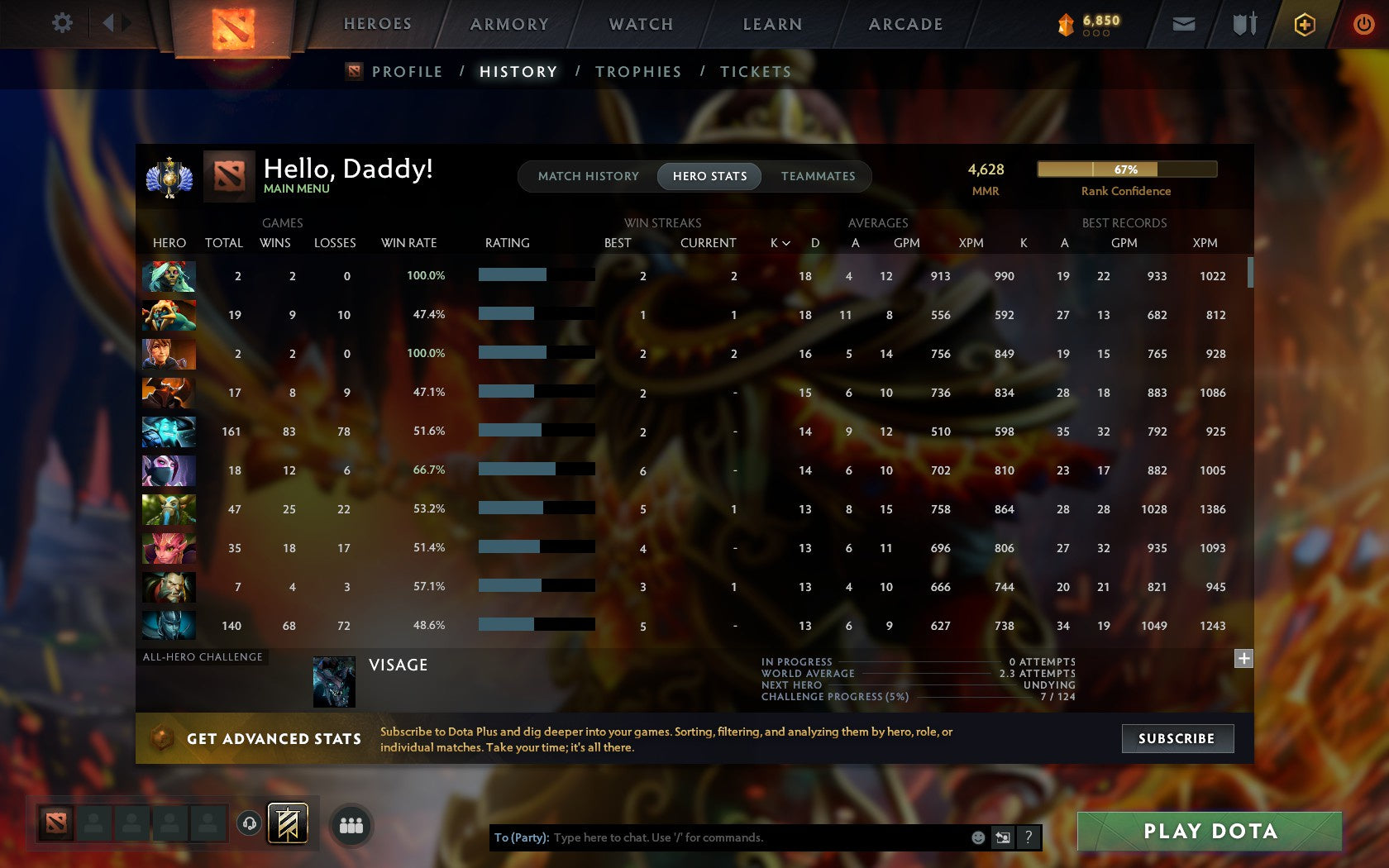Click the Subscribe button for Dota Plus
Screen dimensions: 1389x868
click(1177, 738)
